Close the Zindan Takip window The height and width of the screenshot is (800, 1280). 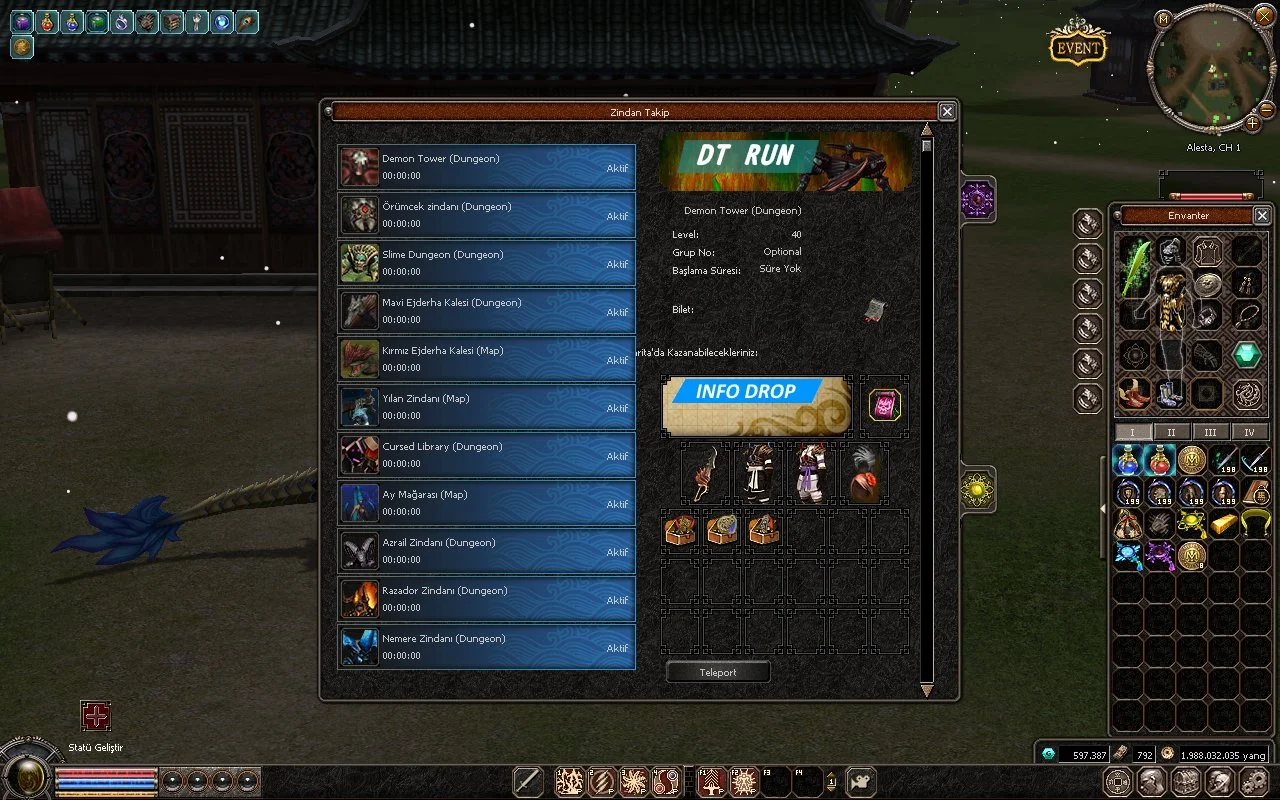[946, 112]
